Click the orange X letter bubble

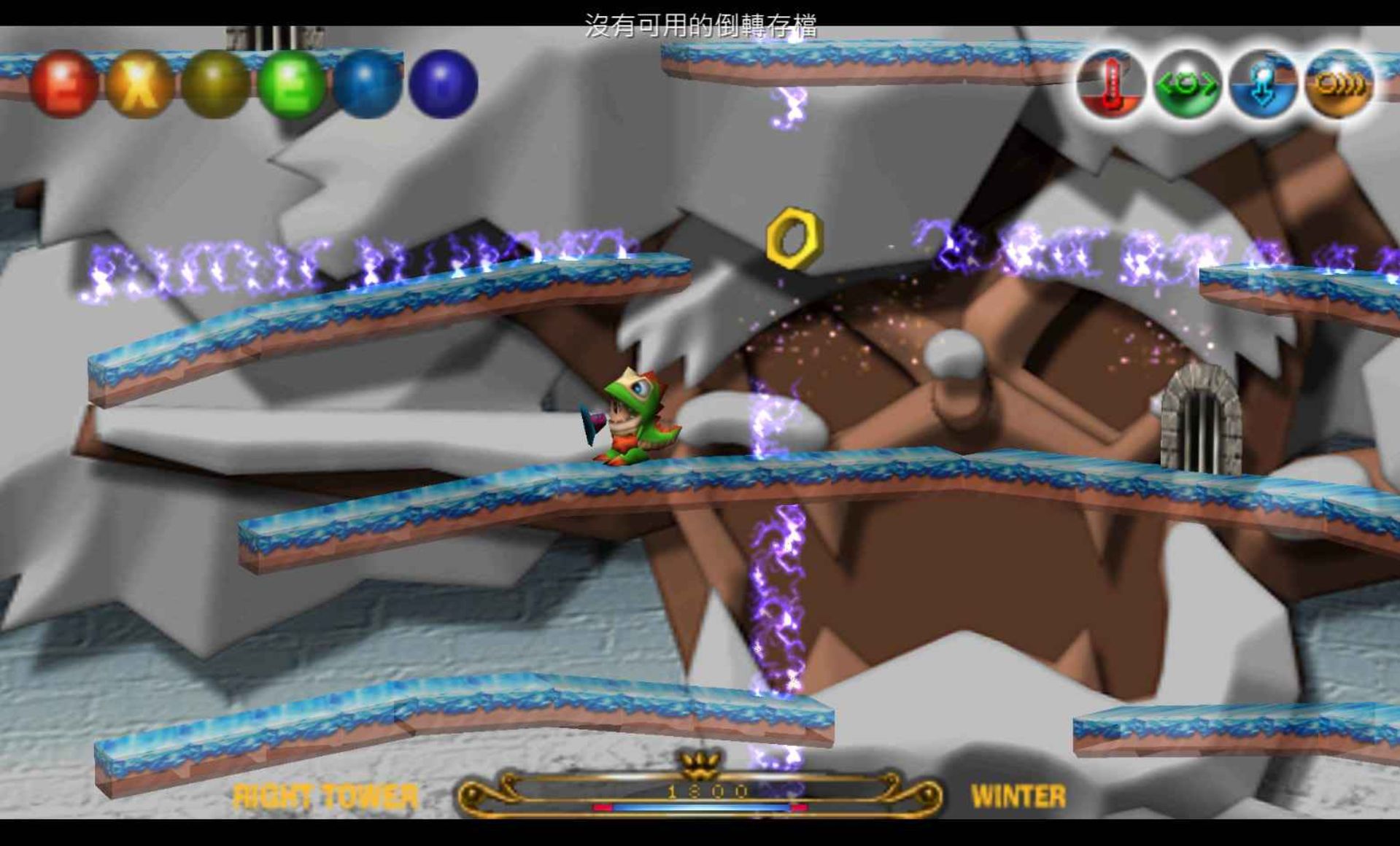point(140,83)
